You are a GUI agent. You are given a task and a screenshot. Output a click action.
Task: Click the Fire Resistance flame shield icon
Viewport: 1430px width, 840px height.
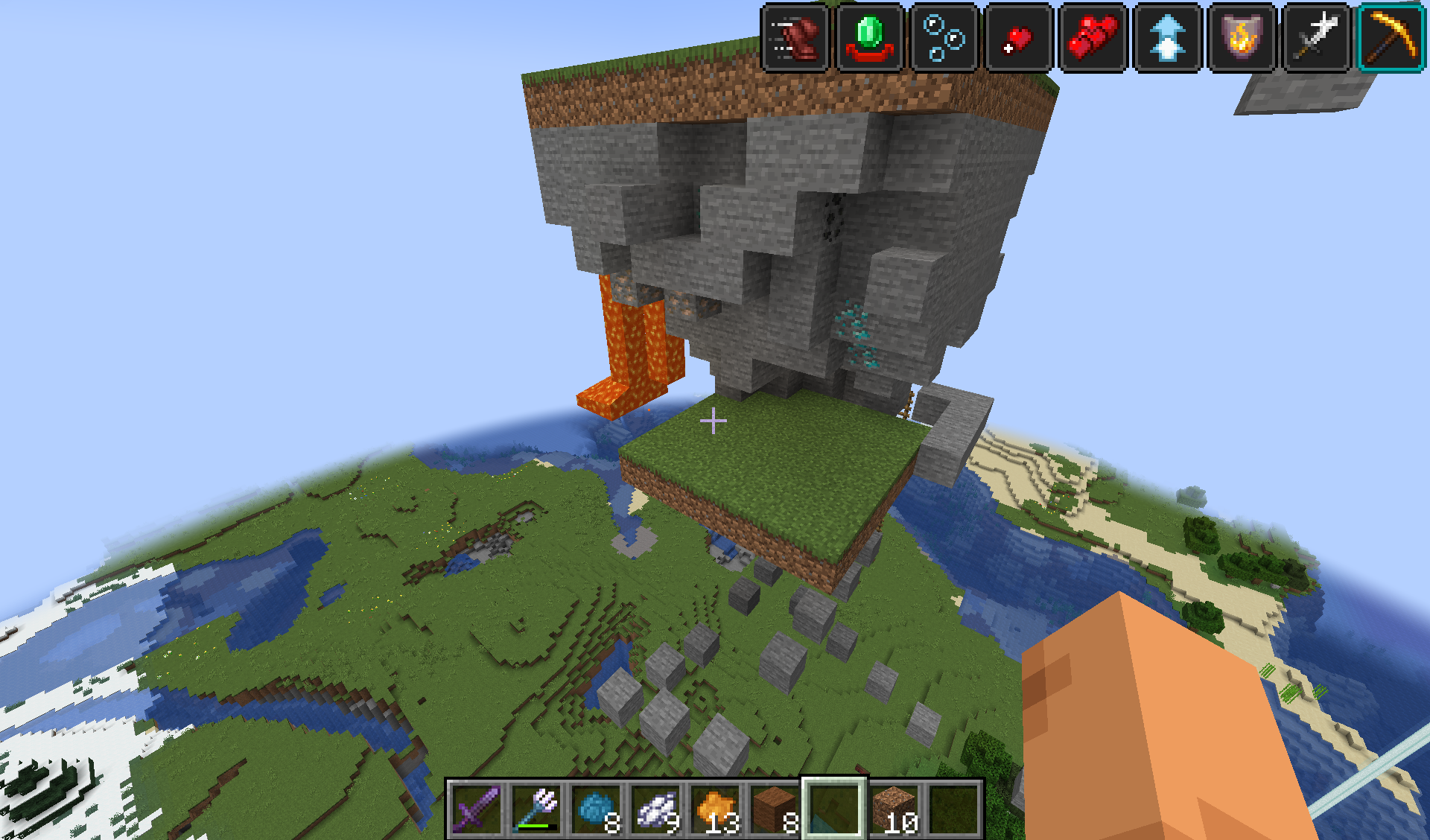(x=1242, y=37)
